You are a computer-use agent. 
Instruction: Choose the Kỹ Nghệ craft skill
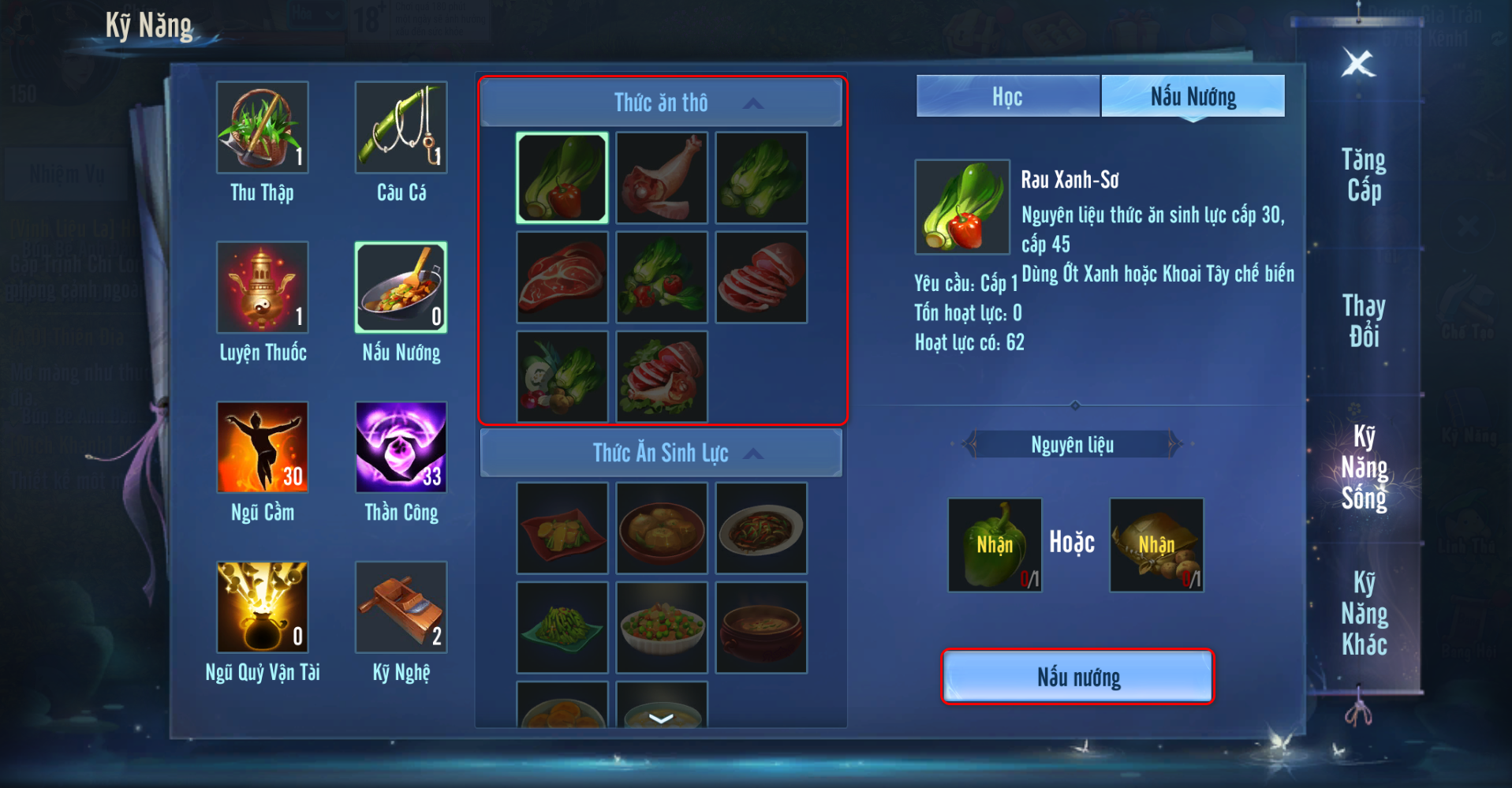tap(401, 607)
